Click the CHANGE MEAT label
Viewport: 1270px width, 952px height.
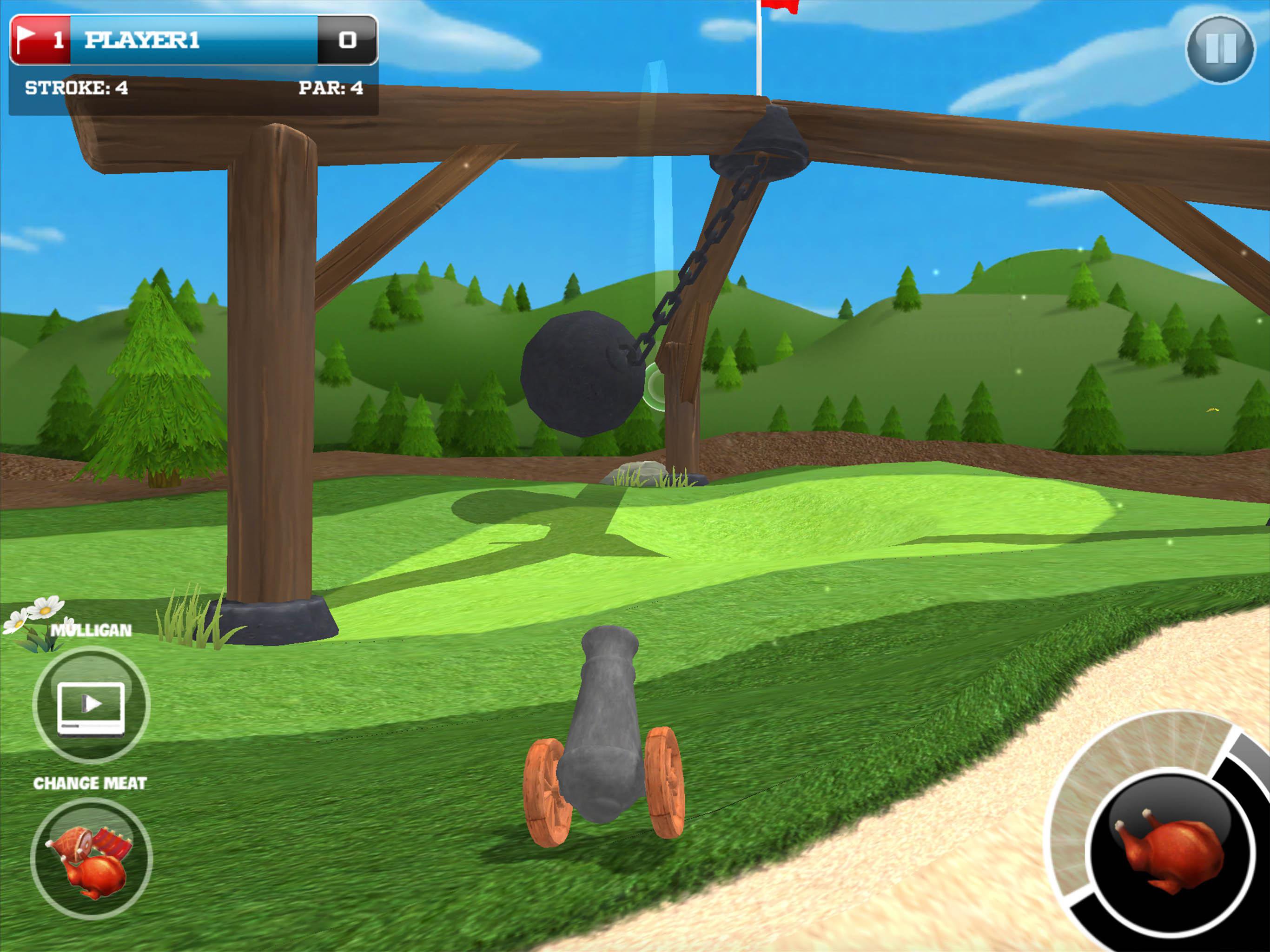point(90,783)
